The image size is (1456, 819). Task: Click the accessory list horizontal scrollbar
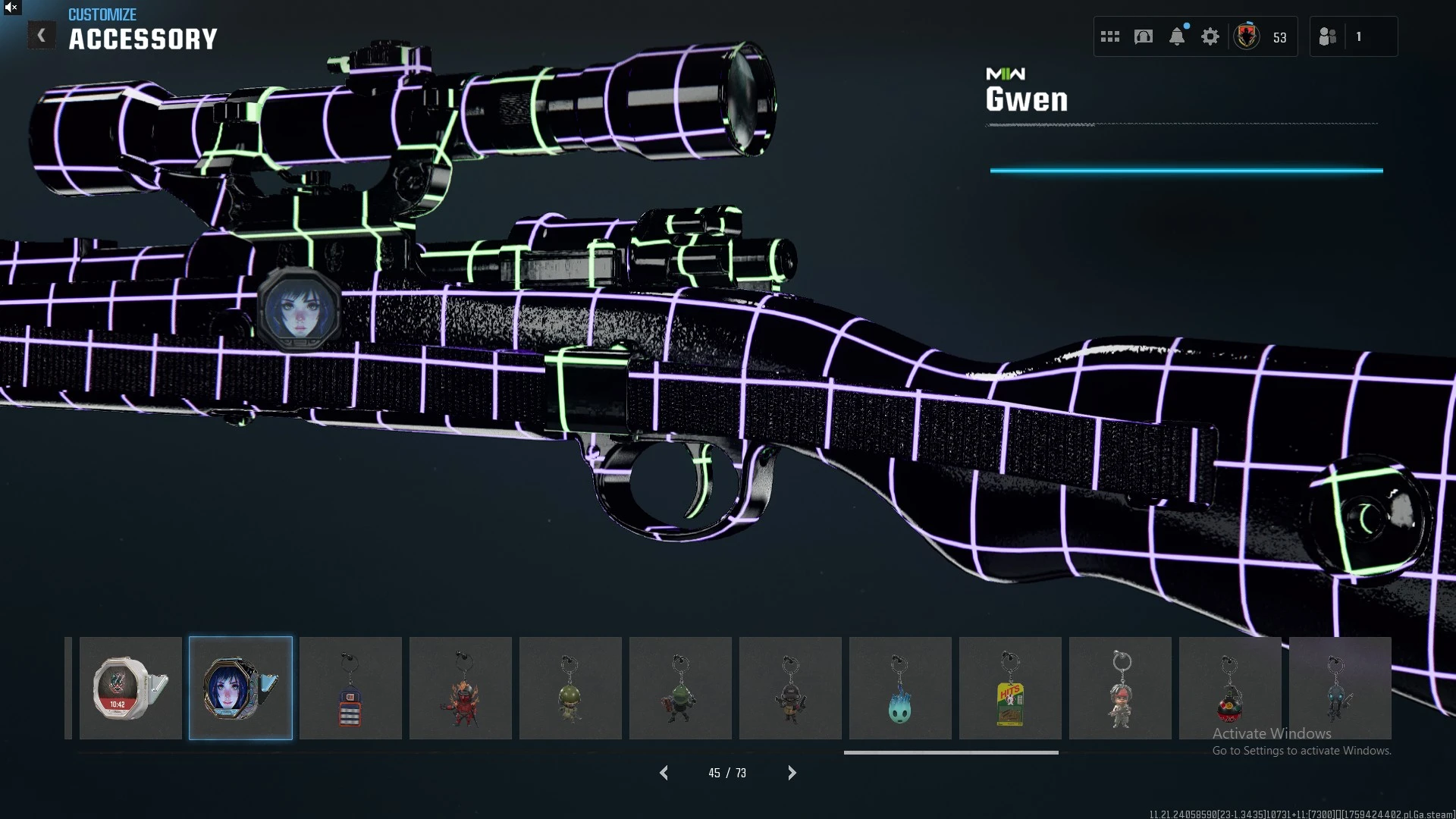click(951, 752)
